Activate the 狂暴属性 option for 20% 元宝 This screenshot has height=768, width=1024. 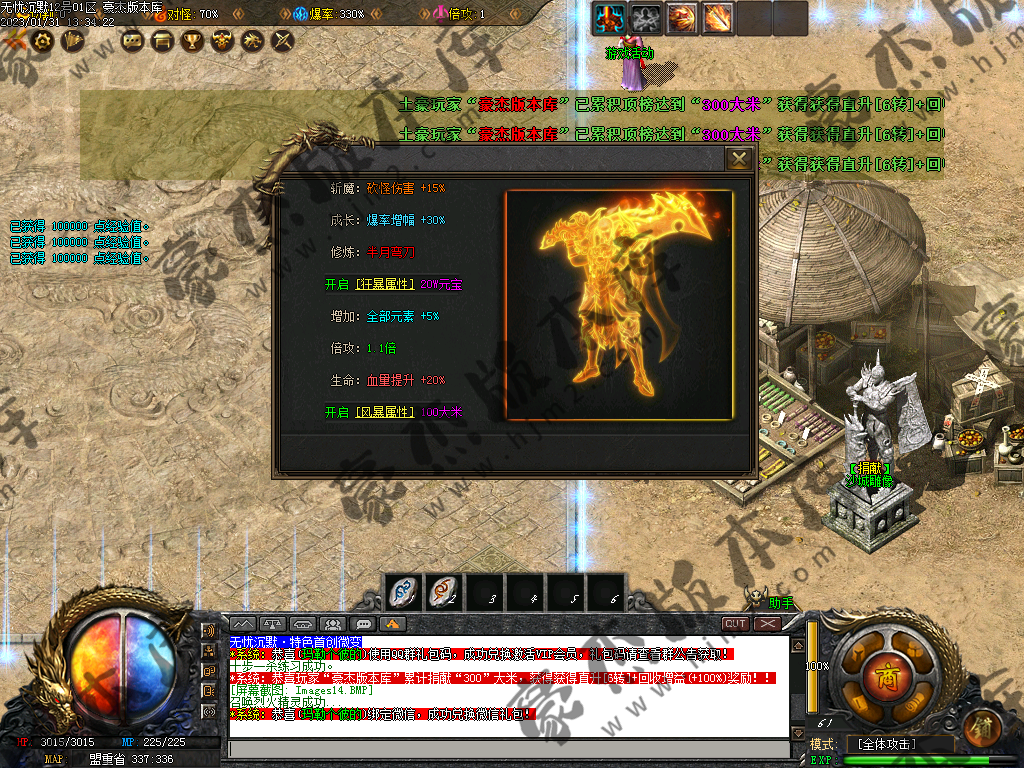click(369, 284)
